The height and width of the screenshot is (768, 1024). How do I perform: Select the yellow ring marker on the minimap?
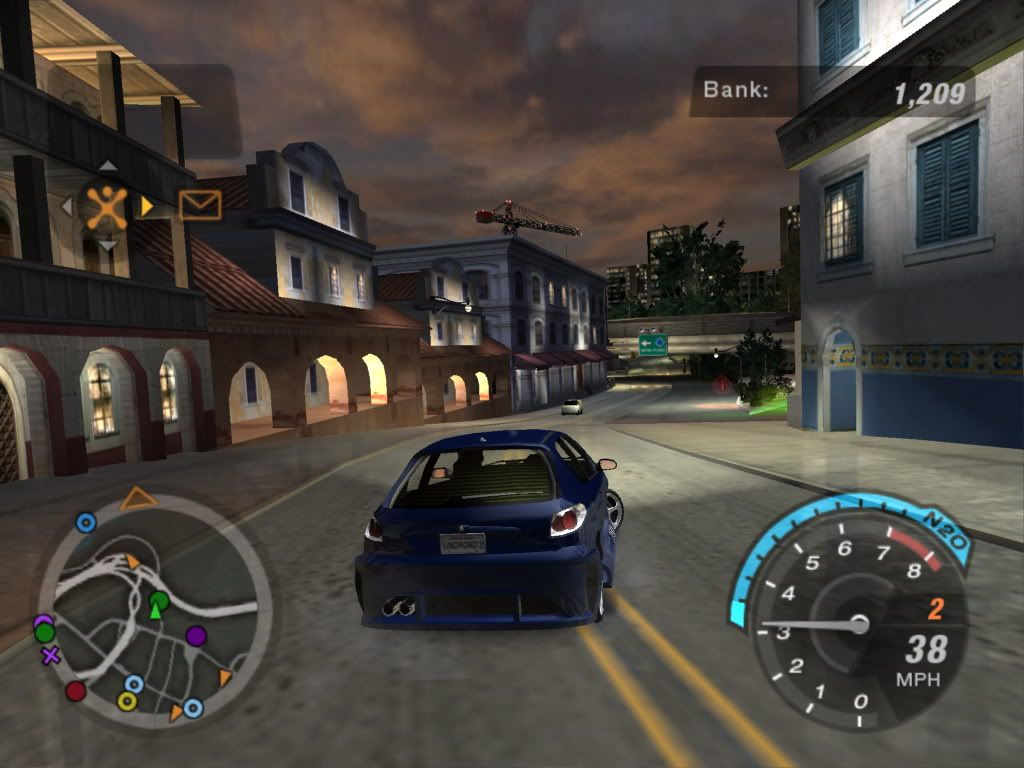coord(127,701)
